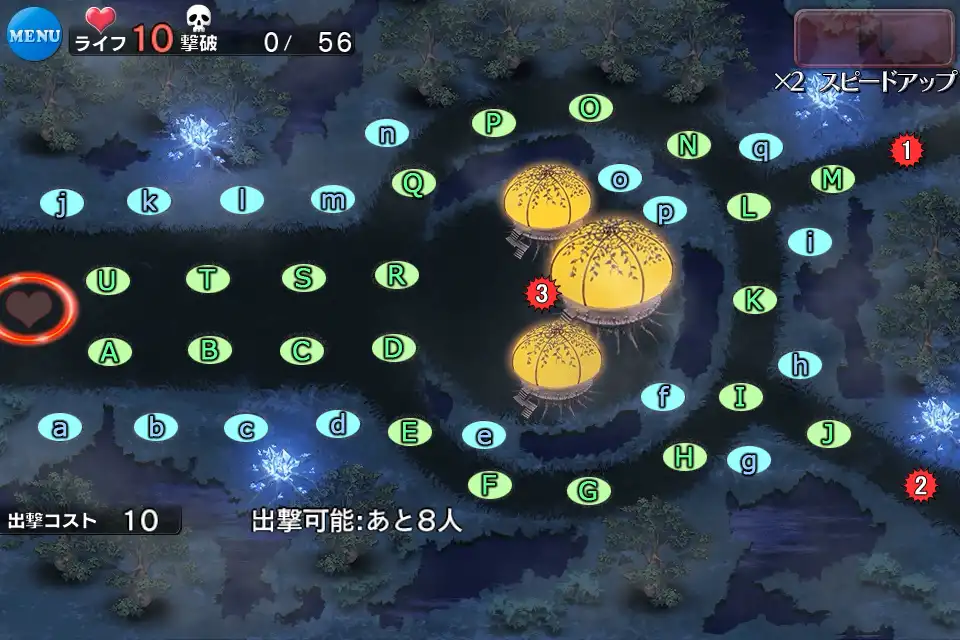Select green deployment slot J
This screenshot has width=960, height=640.
pos(828,433)
